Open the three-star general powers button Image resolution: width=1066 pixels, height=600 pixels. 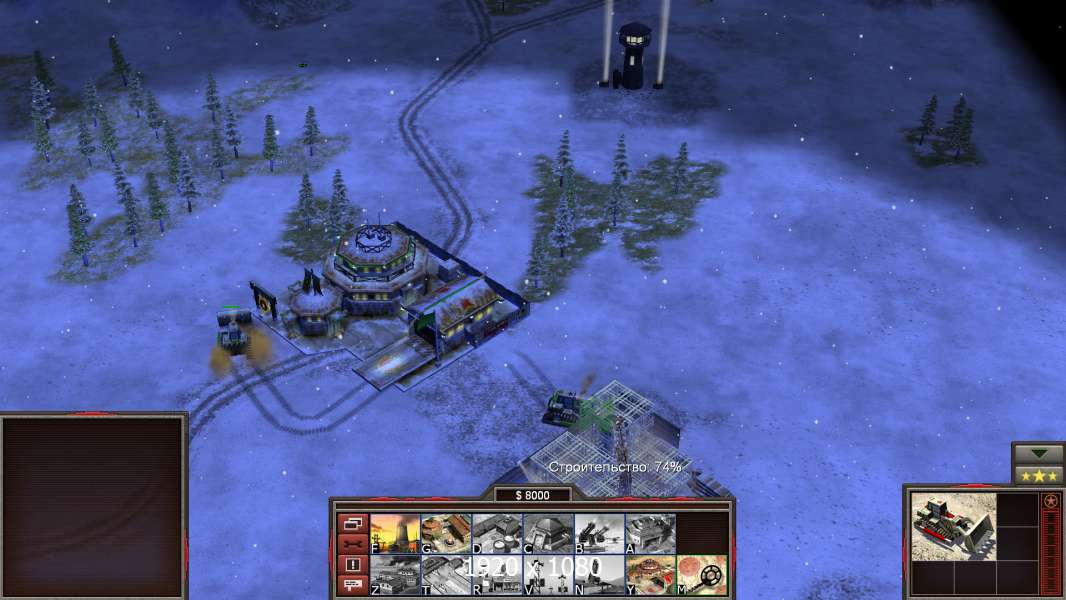coord(1037,475)
